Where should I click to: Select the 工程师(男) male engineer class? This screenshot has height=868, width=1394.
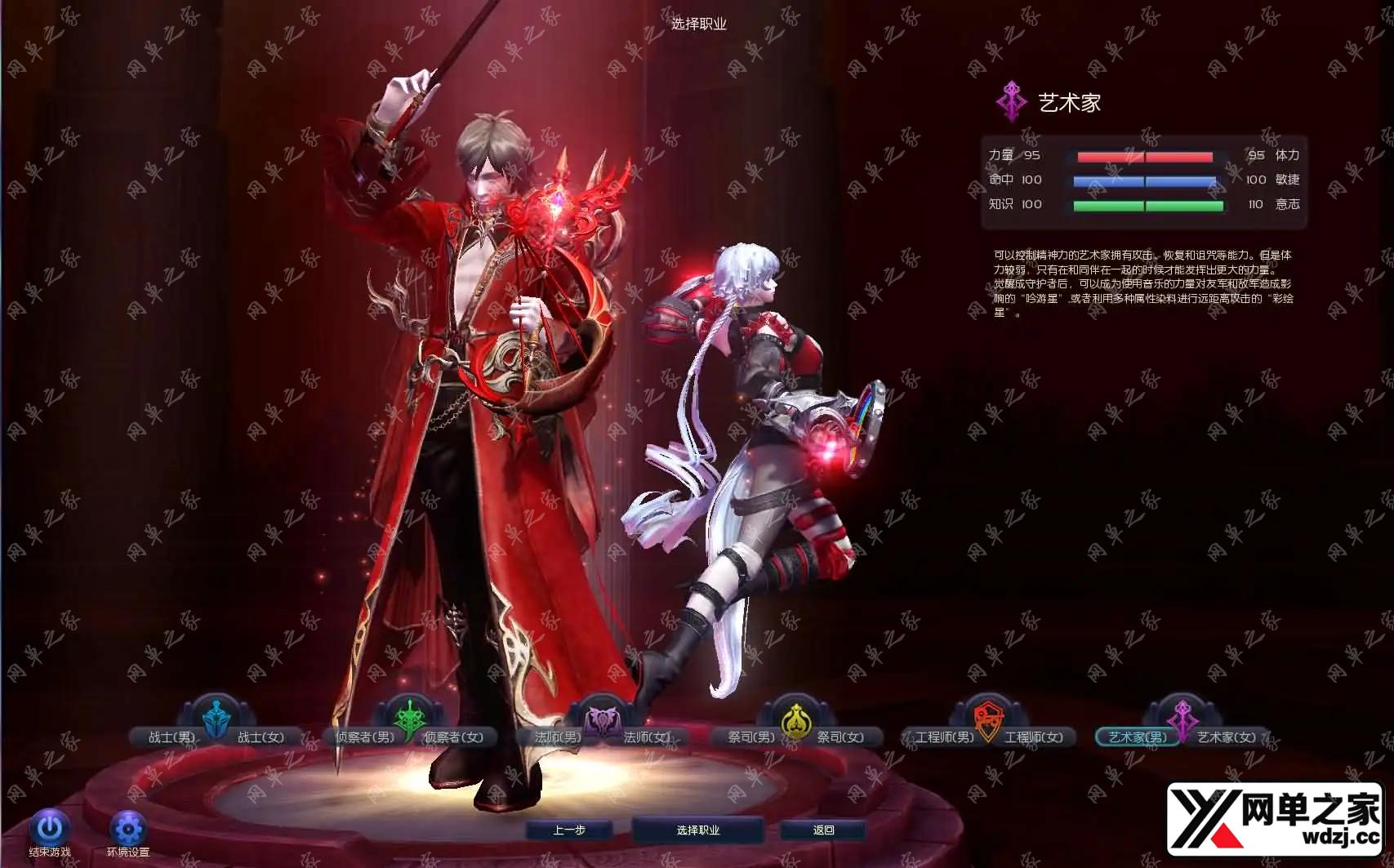[x=944, y=737]
